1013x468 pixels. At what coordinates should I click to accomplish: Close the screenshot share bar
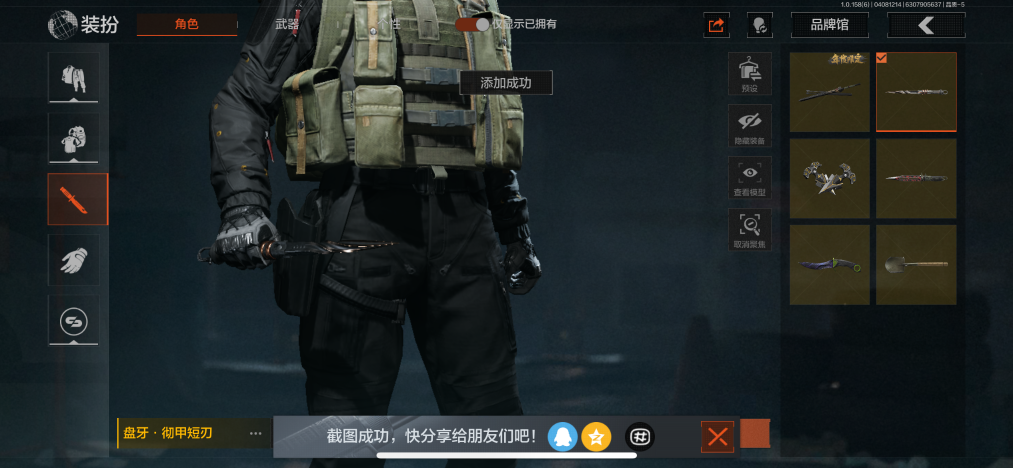point(717,436)
